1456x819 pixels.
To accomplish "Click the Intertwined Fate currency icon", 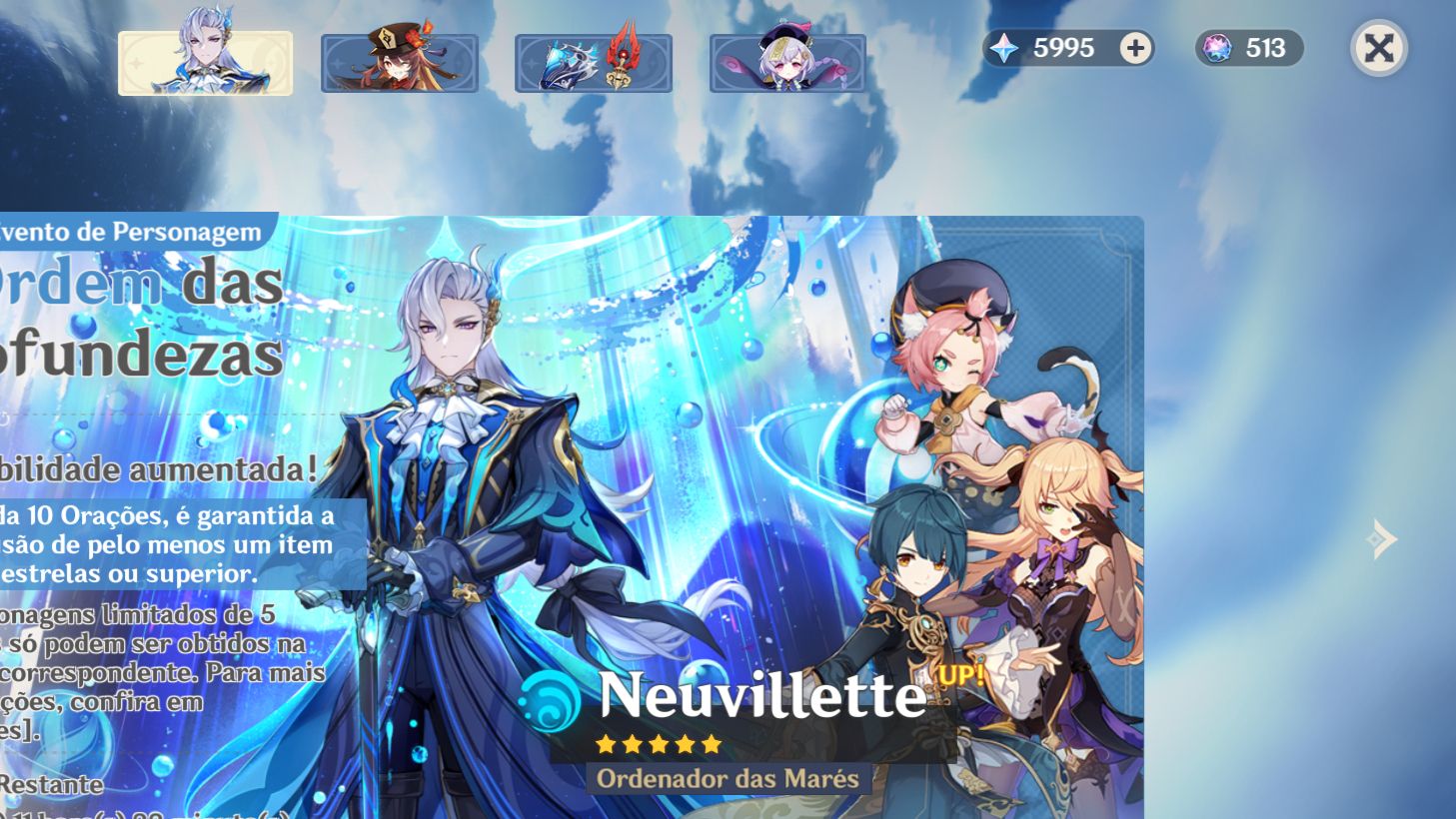I will (x=1216, y=48).
